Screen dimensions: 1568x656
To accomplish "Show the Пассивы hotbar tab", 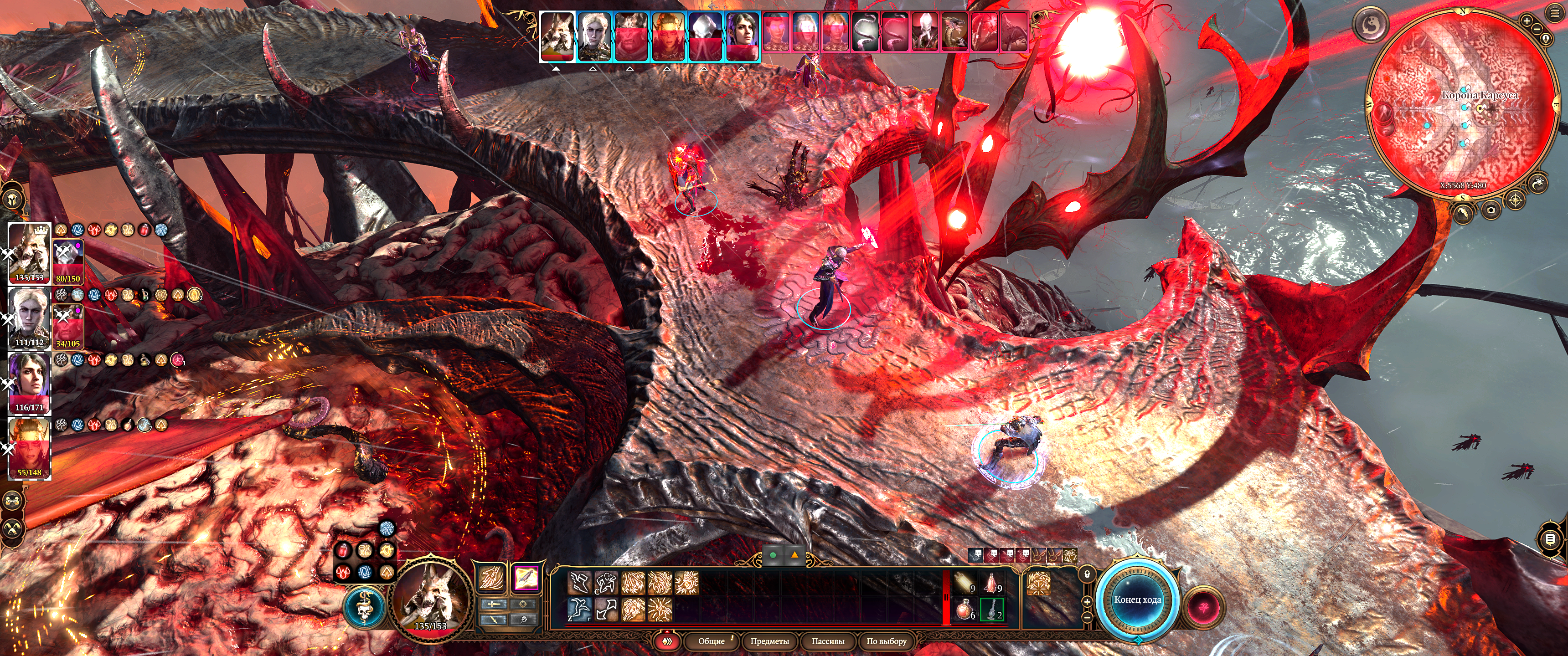I will coord(828,641).
